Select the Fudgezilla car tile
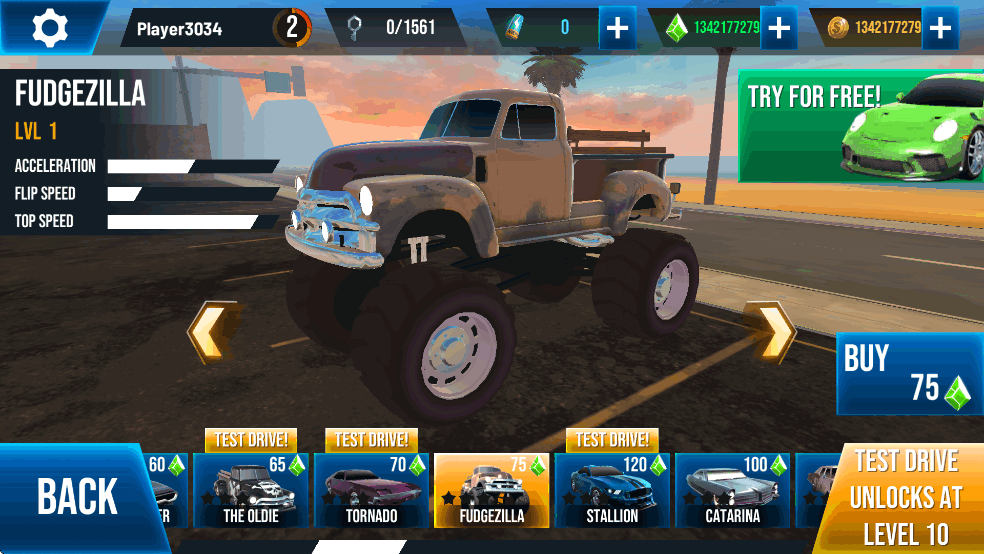The image size is (984, 554). click(491, 490)
